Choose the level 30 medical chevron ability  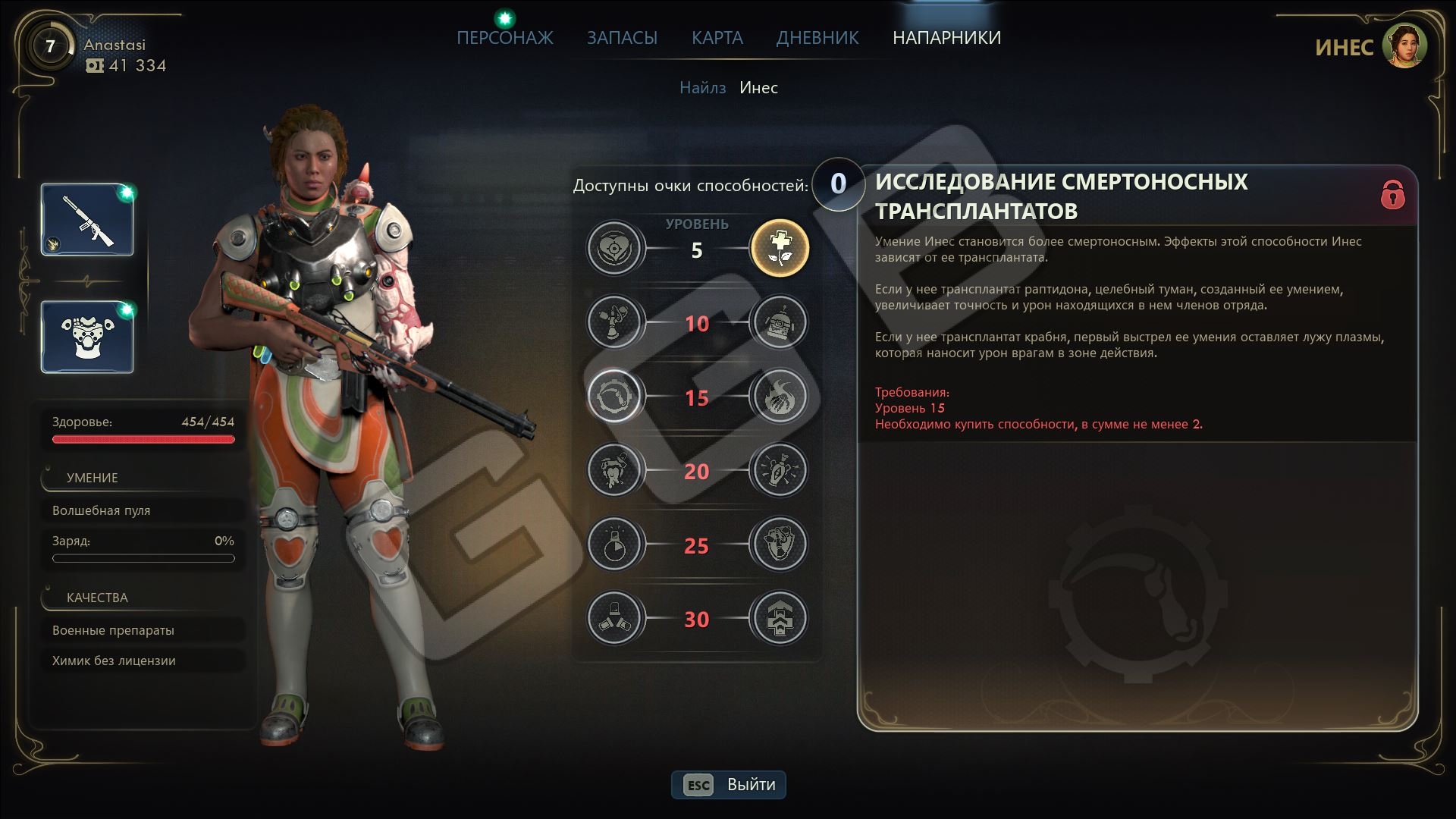(779, 619)
